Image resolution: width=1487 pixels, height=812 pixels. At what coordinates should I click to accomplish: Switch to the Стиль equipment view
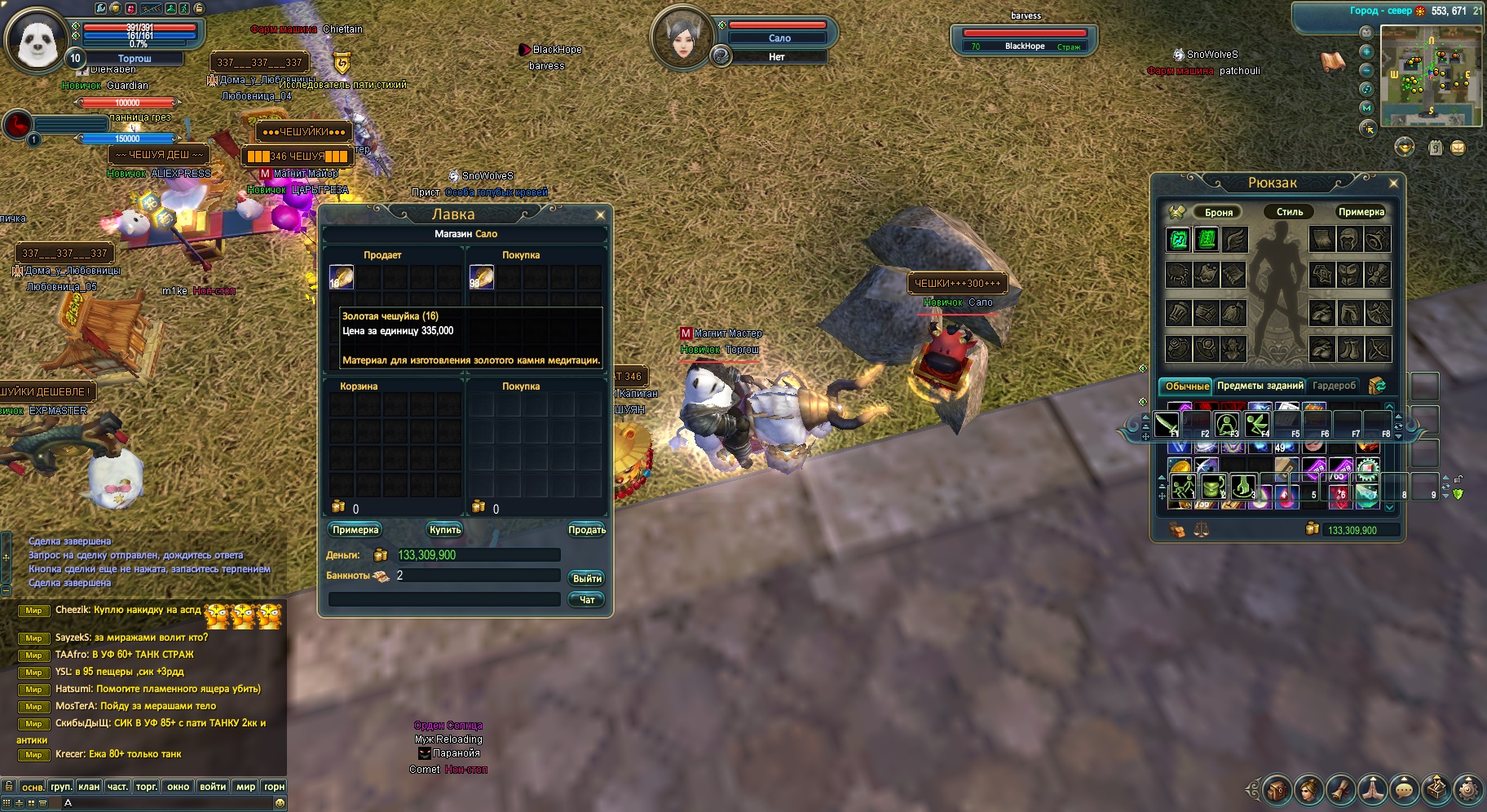point(1289,212)
